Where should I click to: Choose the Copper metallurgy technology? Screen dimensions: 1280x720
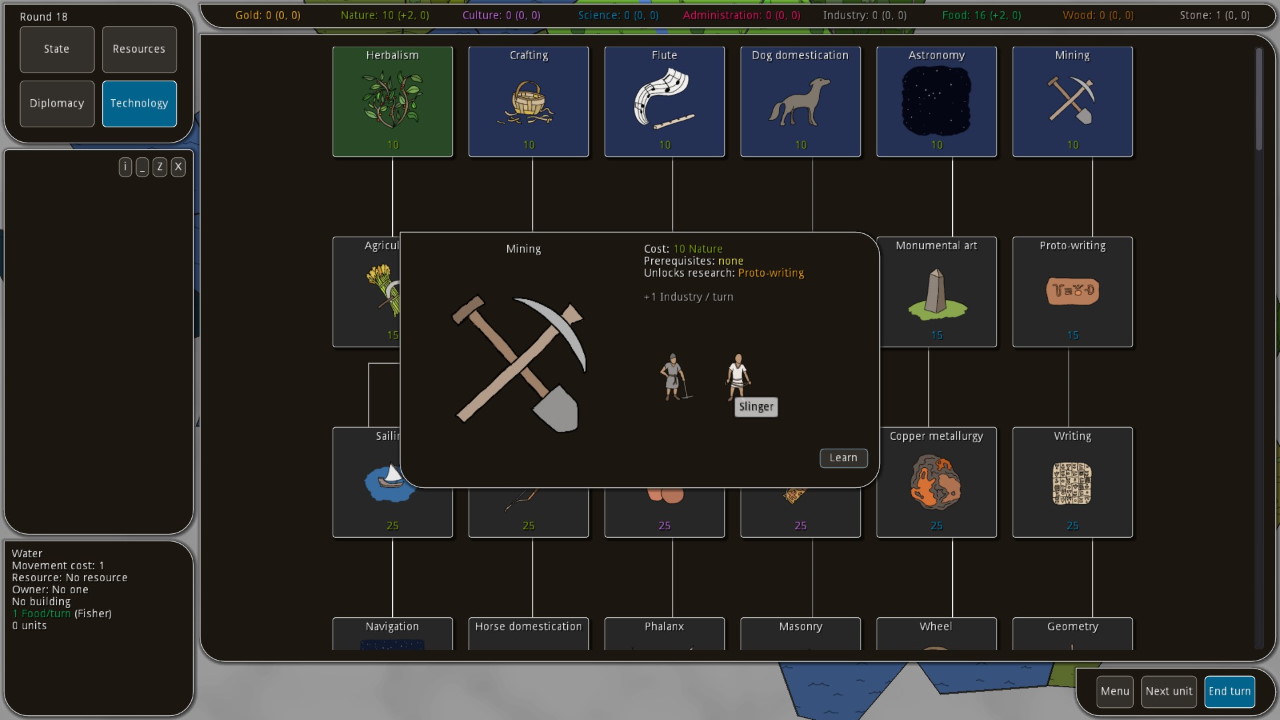936,482
